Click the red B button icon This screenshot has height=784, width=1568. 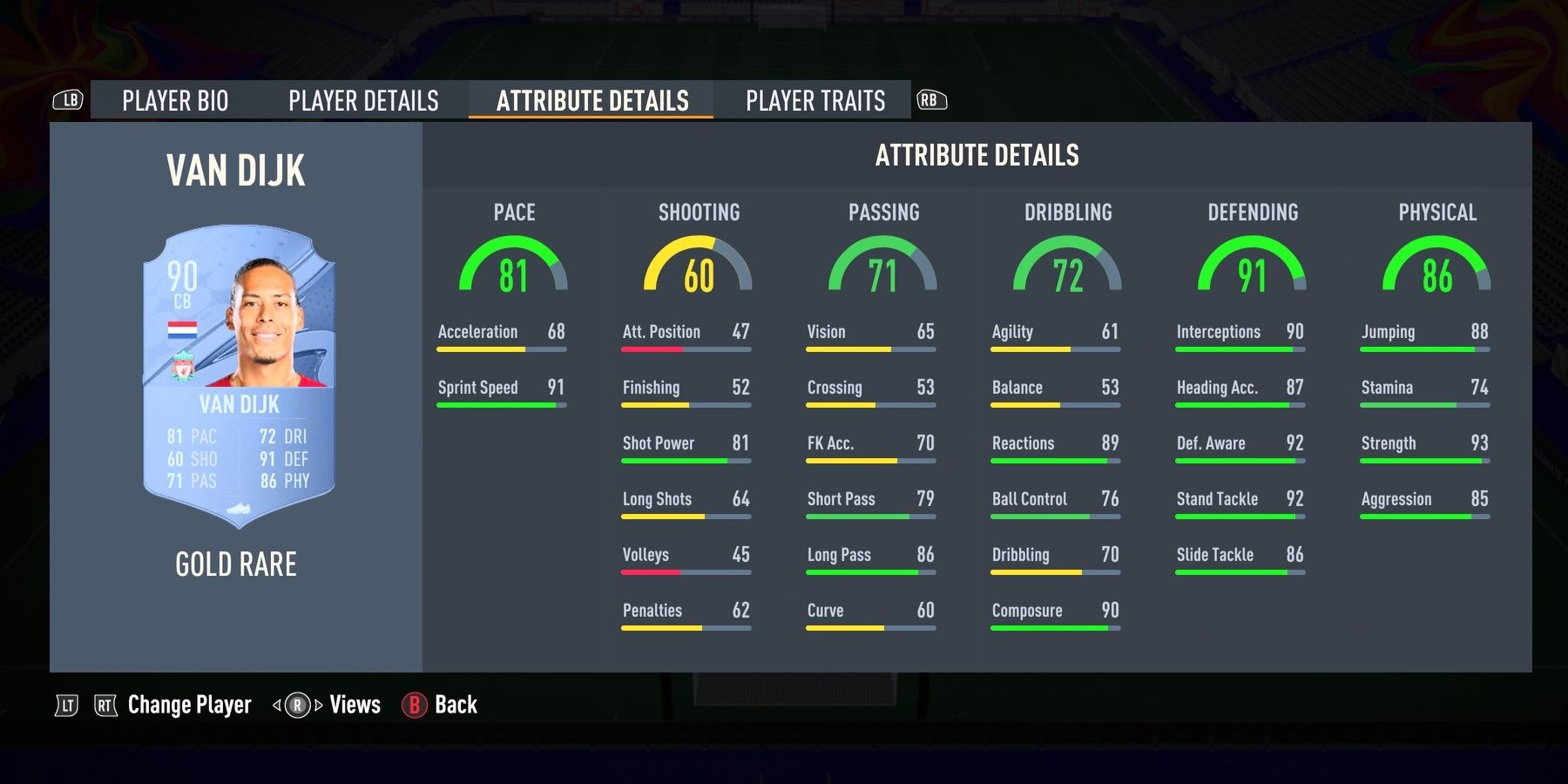click(x=412, y=705)
